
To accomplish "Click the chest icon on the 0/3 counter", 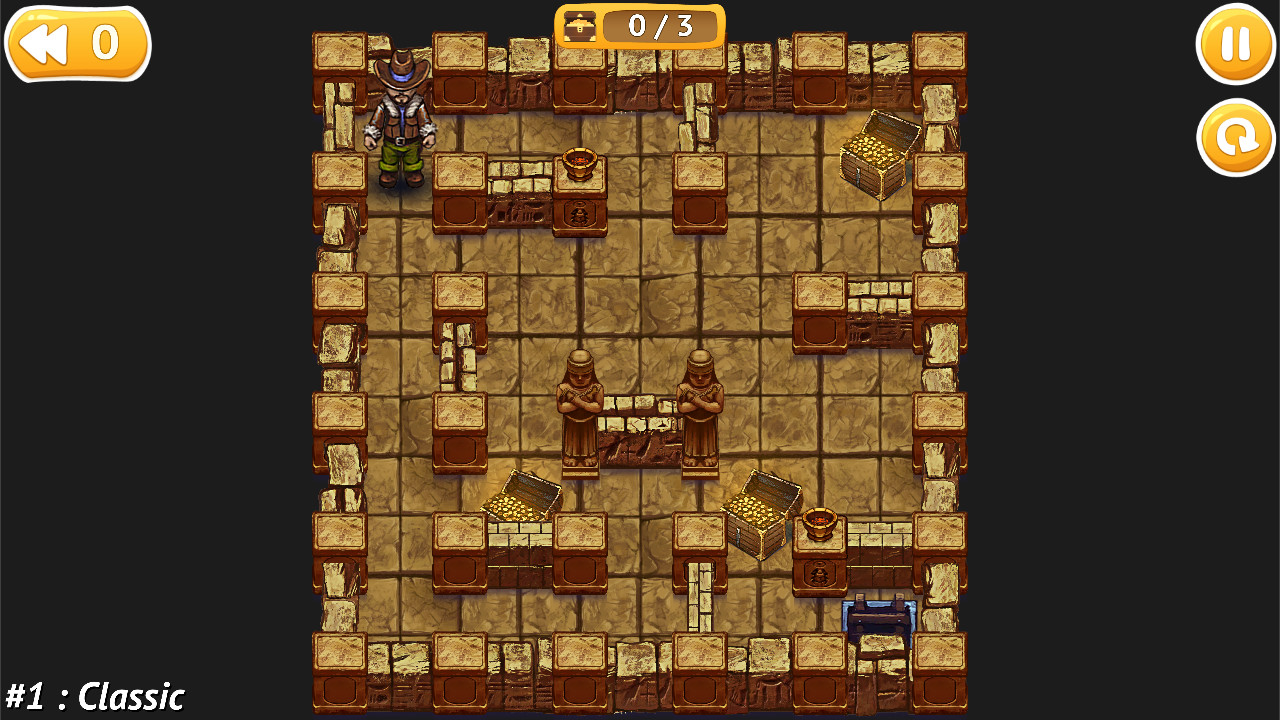I will click(x=581, y=26).
